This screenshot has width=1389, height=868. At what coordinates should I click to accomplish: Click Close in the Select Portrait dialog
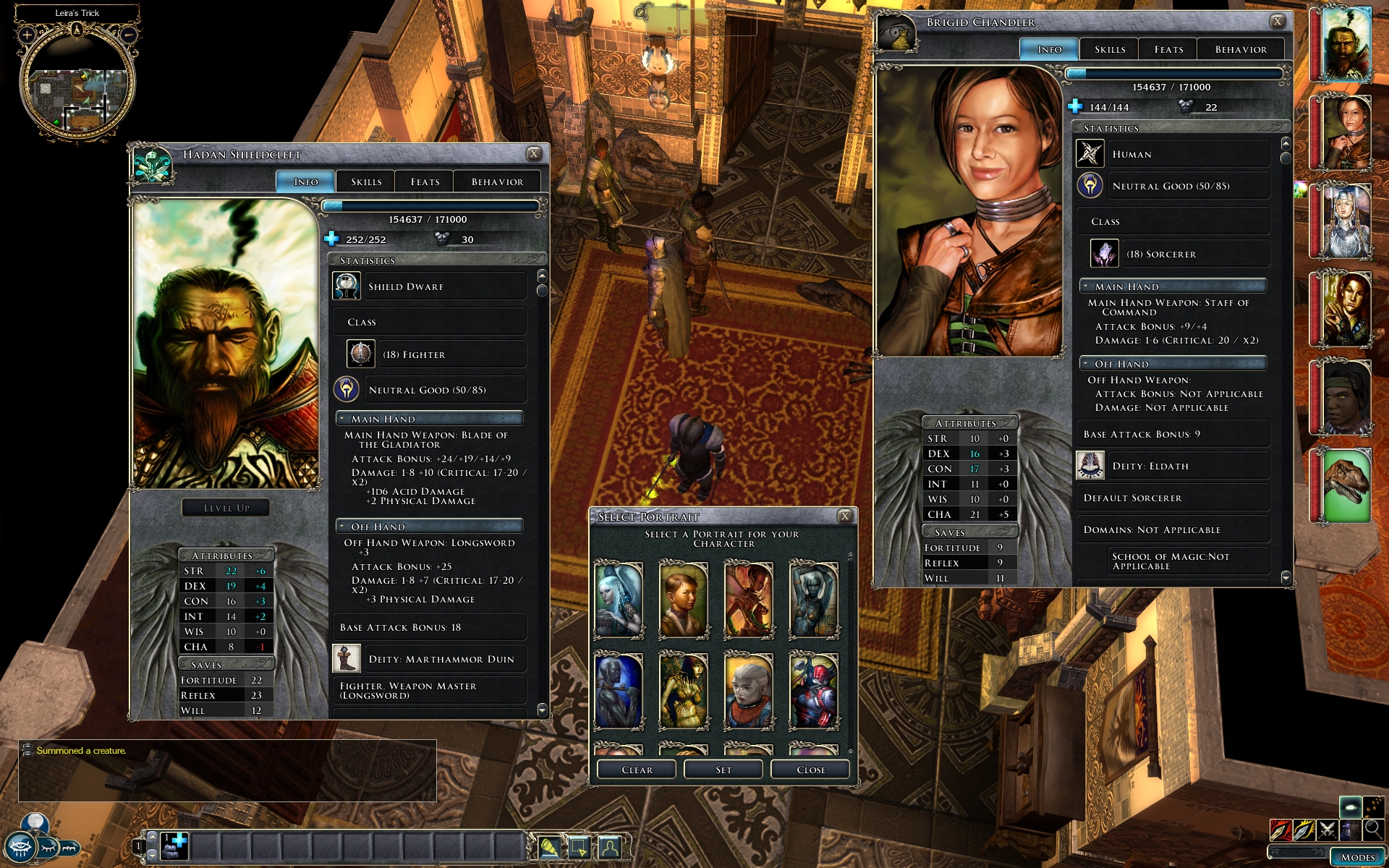[810, 770]
